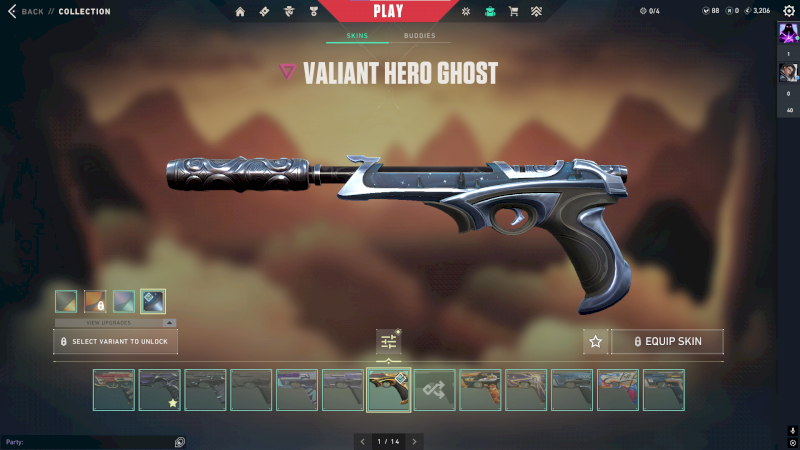Switch to the Buddies tab

coord(420,36)
